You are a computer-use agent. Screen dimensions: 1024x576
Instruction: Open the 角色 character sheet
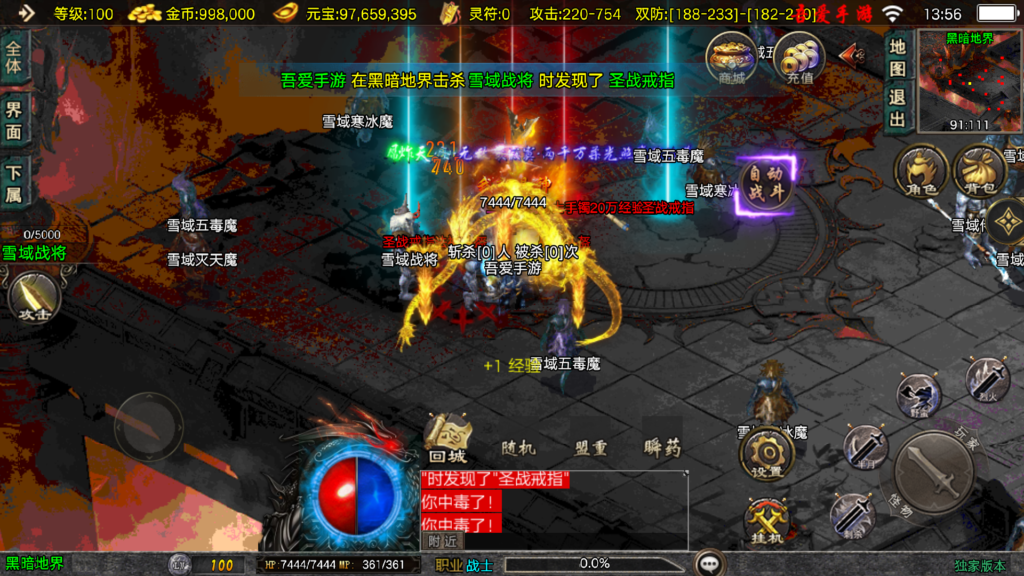point(919,172)
